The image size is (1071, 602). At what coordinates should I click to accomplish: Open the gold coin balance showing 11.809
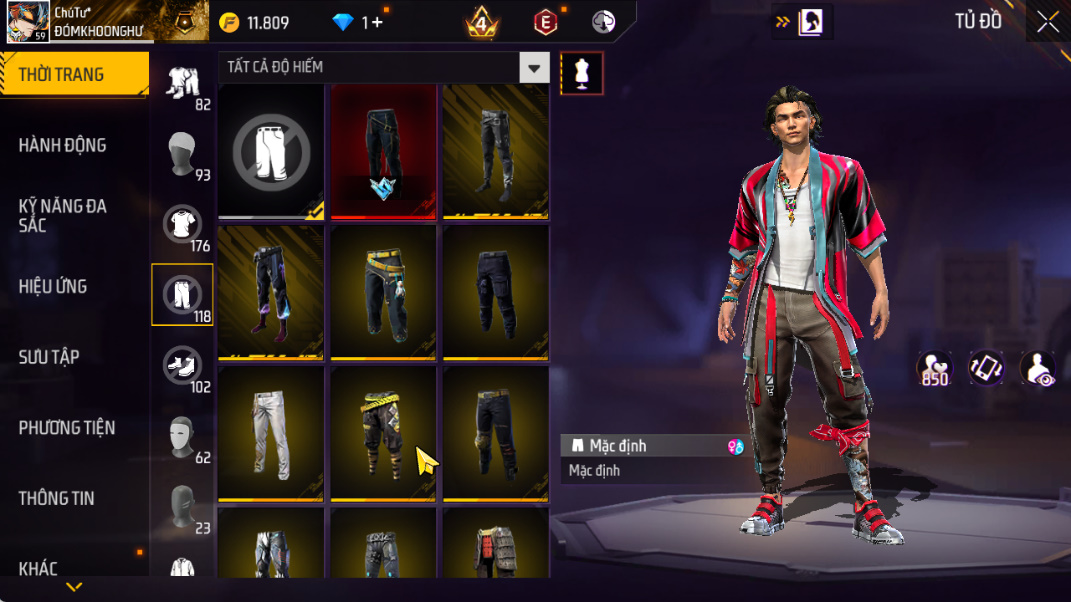(x=256, y=22)
